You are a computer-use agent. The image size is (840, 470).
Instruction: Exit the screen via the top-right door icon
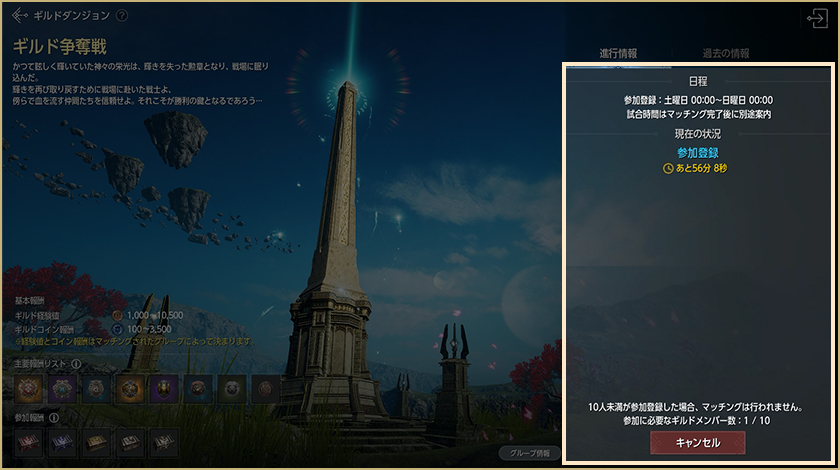816,17
